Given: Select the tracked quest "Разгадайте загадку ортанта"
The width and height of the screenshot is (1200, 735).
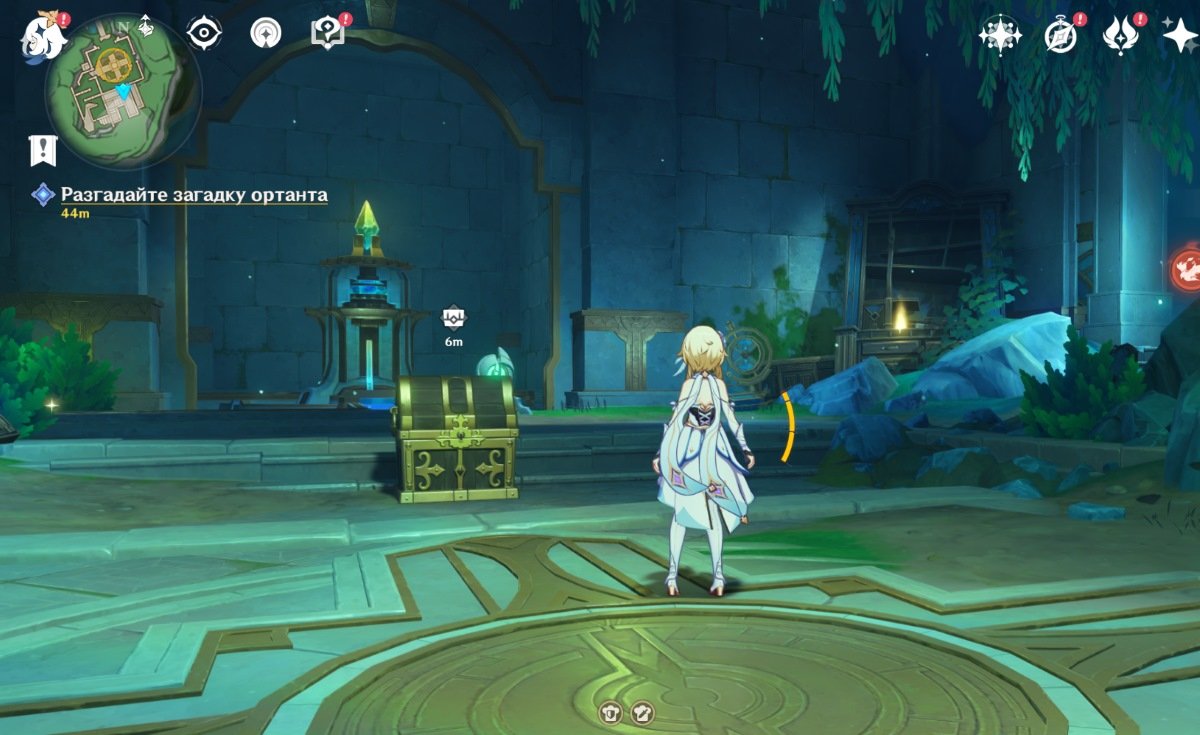Looking at the screenshot, I should [193, 195].
